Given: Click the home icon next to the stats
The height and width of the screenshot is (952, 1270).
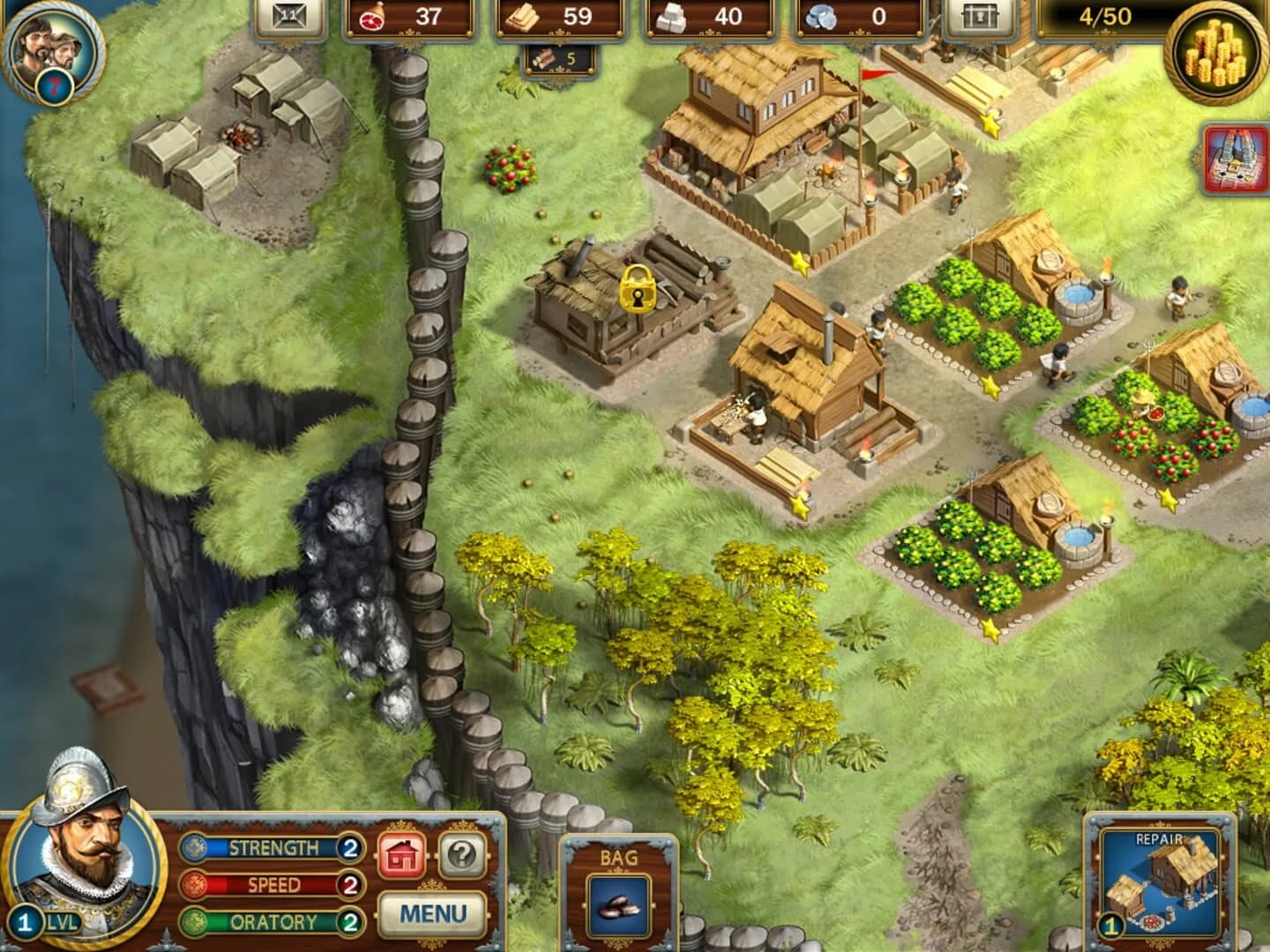Looking at the screenshot, I should 402,854.
